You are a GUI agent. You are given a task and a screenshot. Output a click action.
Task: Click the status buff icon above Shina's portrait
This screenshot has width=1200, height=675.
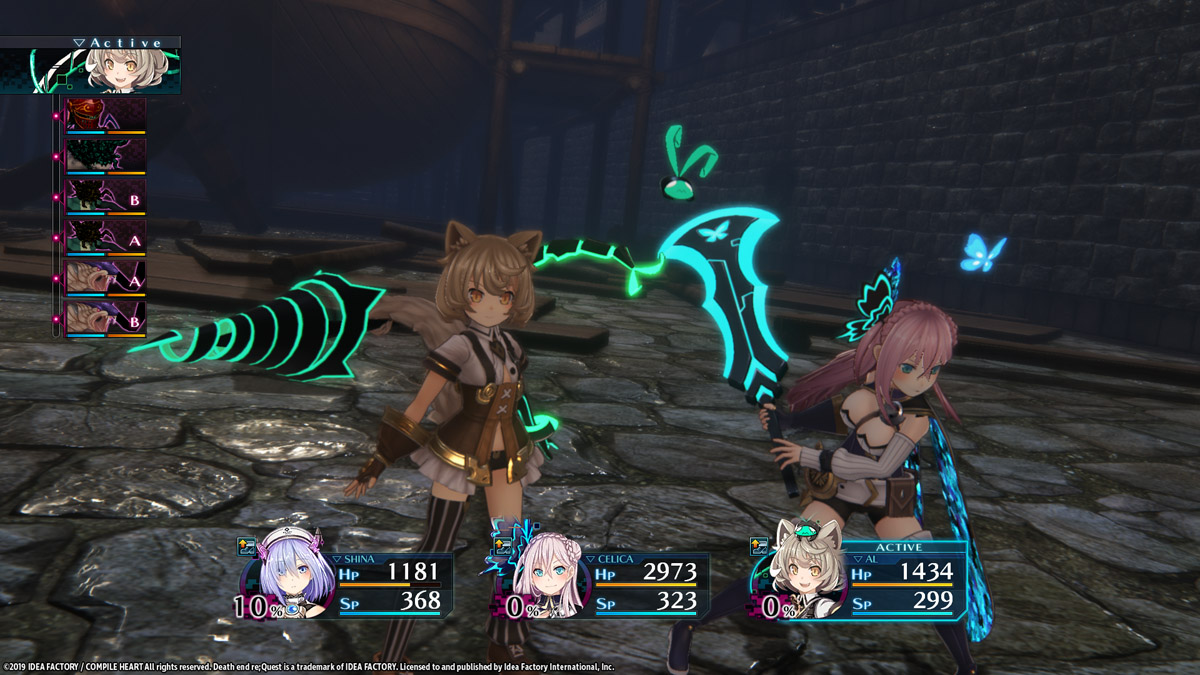pos(247,546)
